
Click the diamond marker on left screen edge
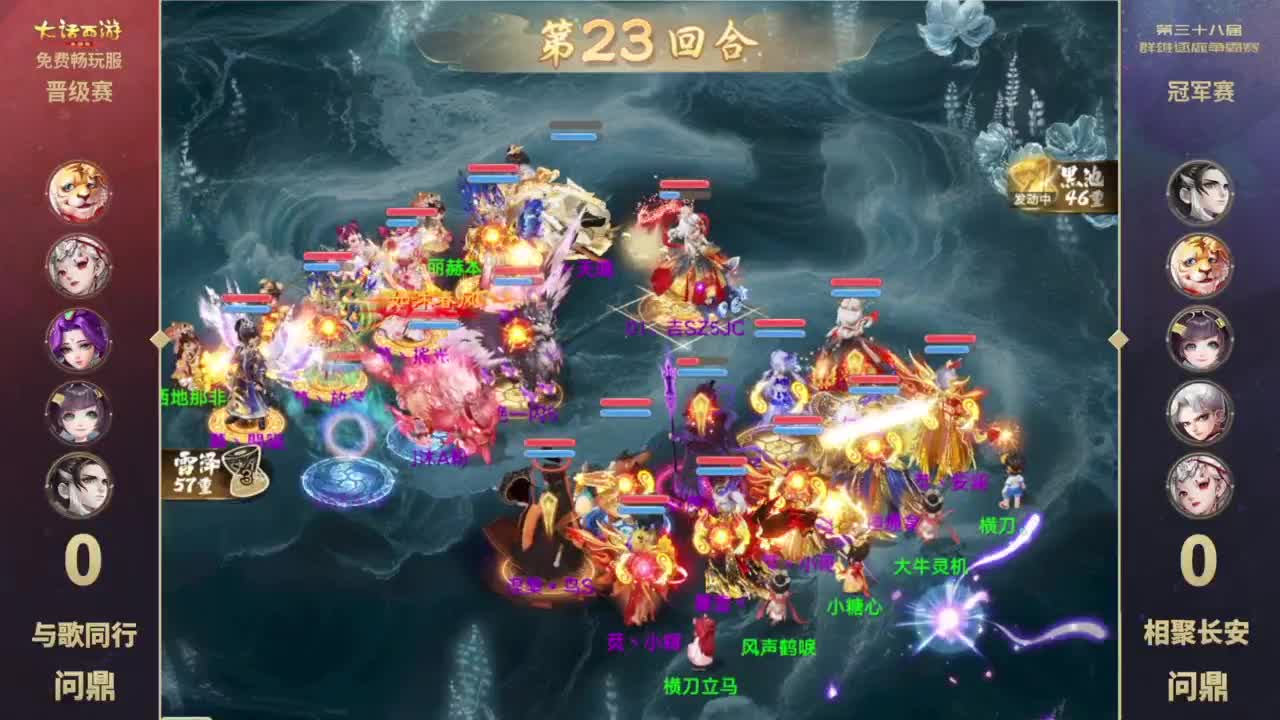click(158, 340)
